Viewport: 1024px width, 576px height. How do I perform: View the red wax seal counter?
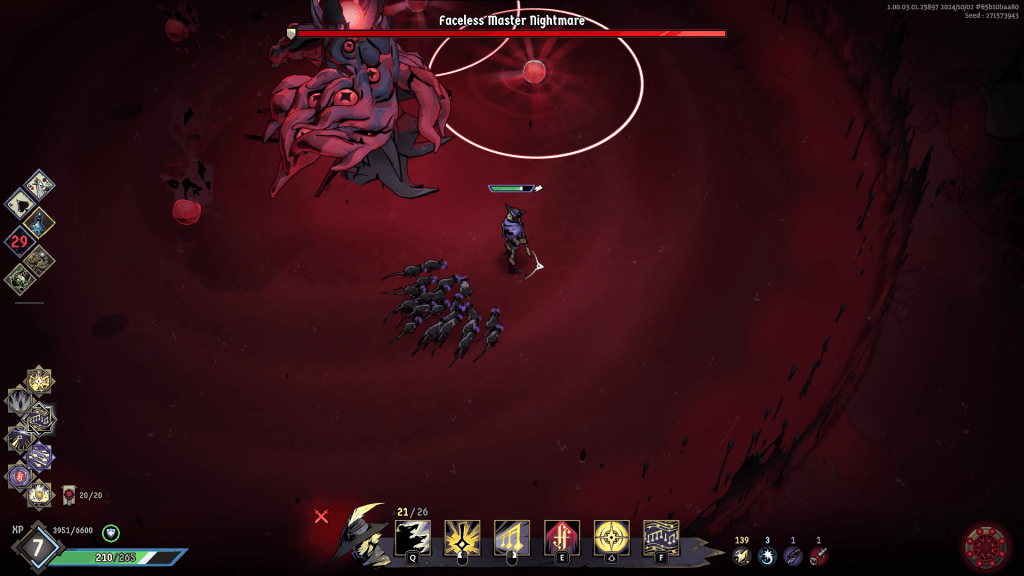[69, 494]
